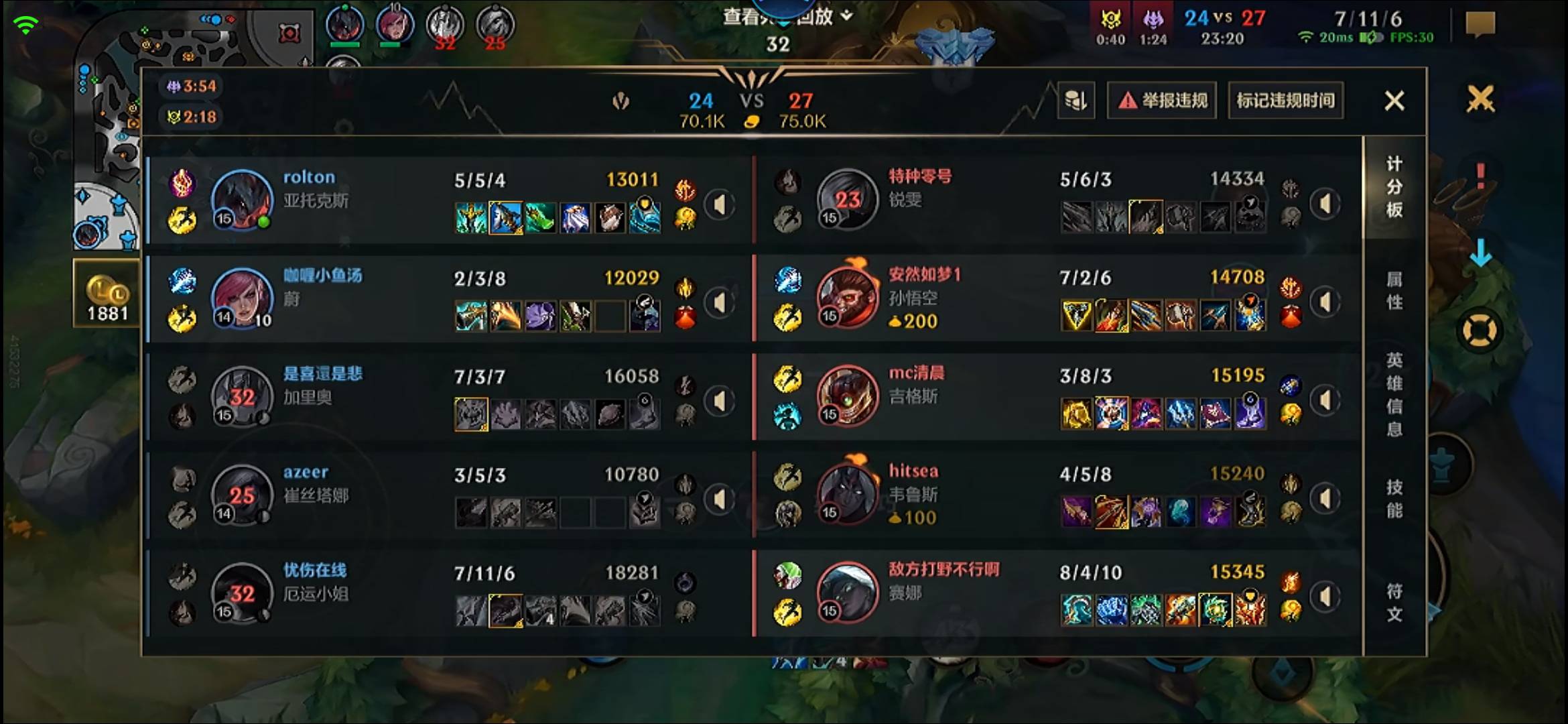The width and height of the screenshot is (1568, 724).
Task: Open the chat bubble icon
Action: pos(1480,25)
